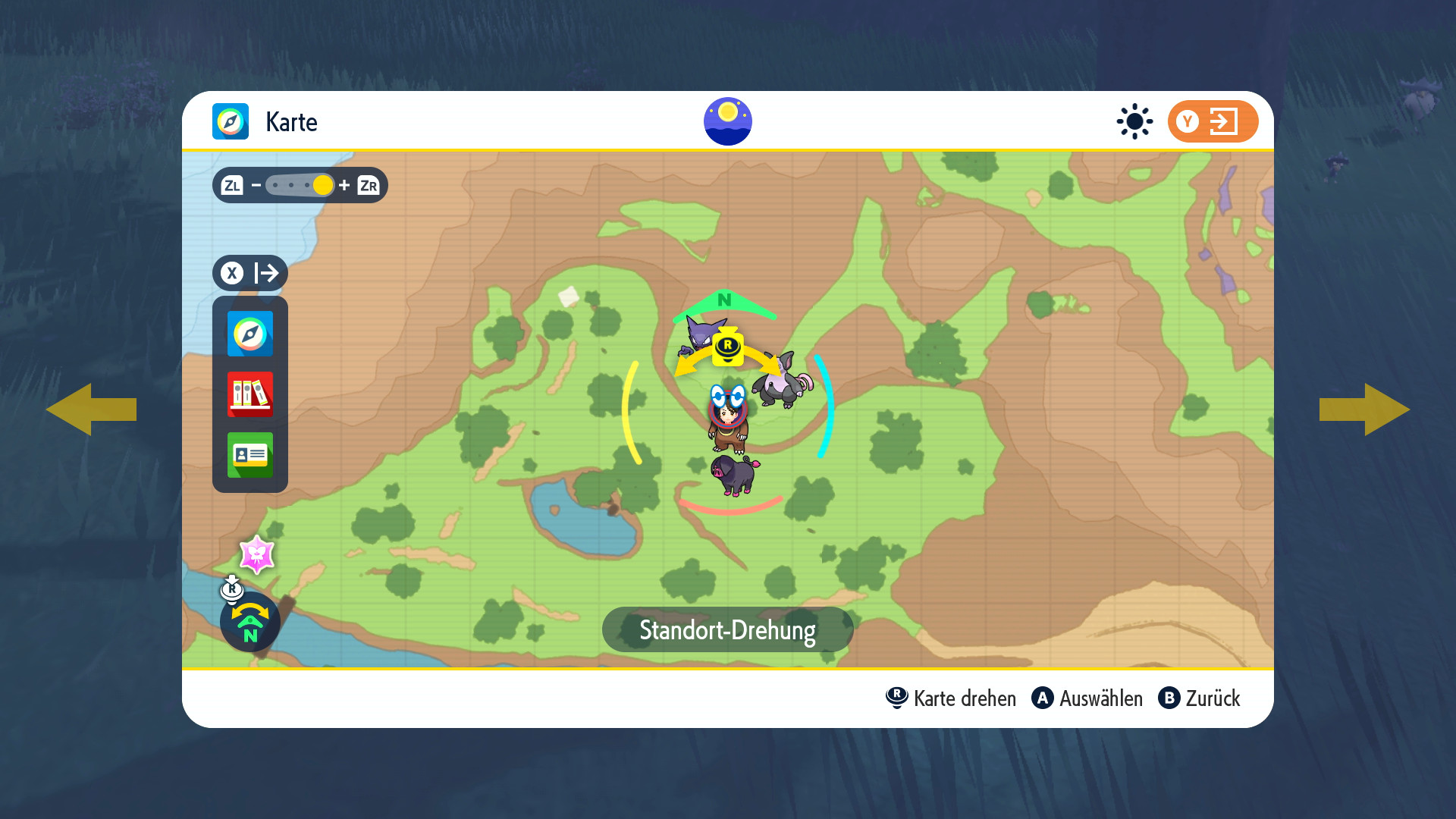Choose the Auswählen select option
Viewport: 1456px width, 819px height.
coord(1087,698)
